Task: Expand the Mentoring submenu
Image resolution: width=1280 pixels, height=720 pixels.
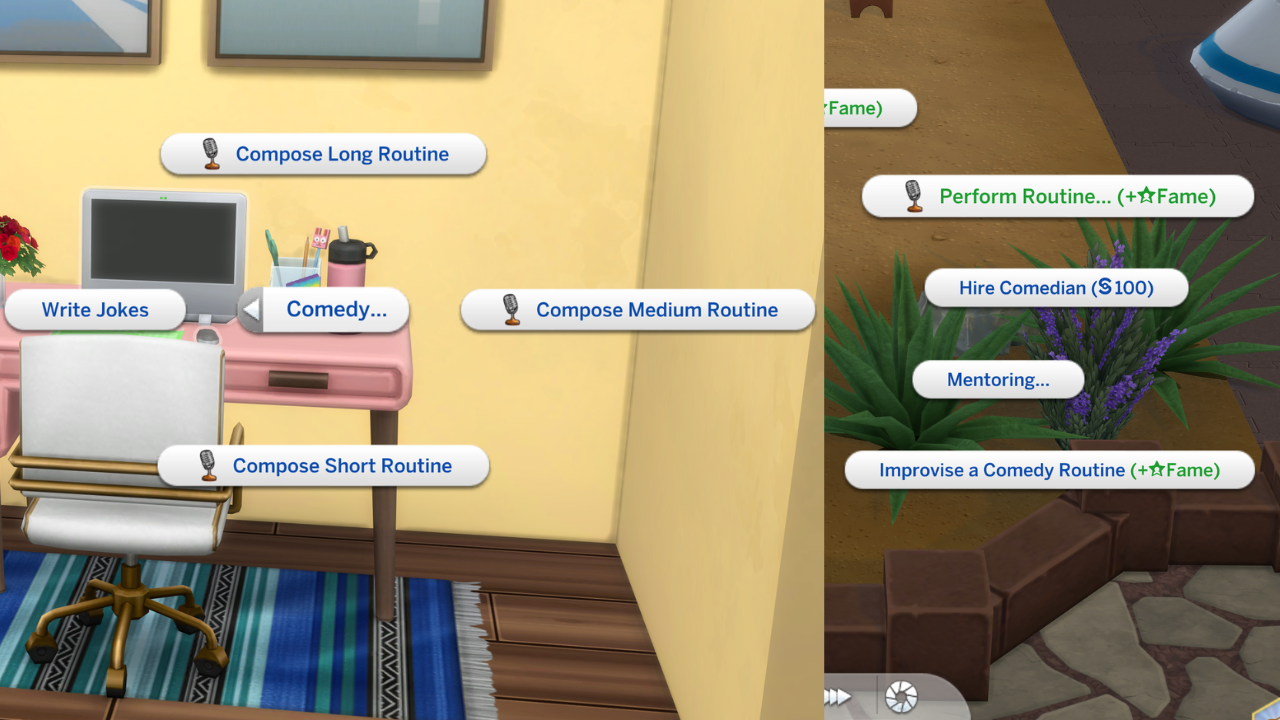Action: (998, 379)
